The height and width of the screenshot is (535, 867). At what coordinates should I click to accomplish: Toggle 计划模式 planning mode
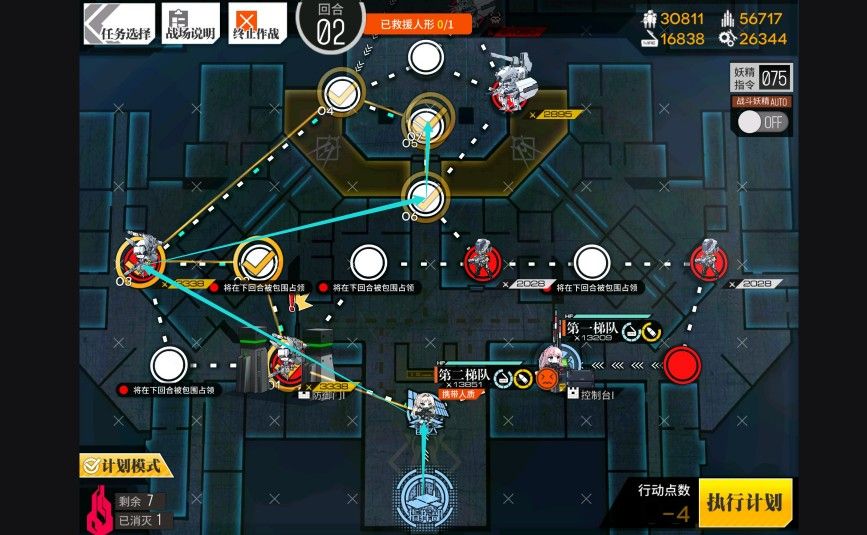click(x=127, y=466)
